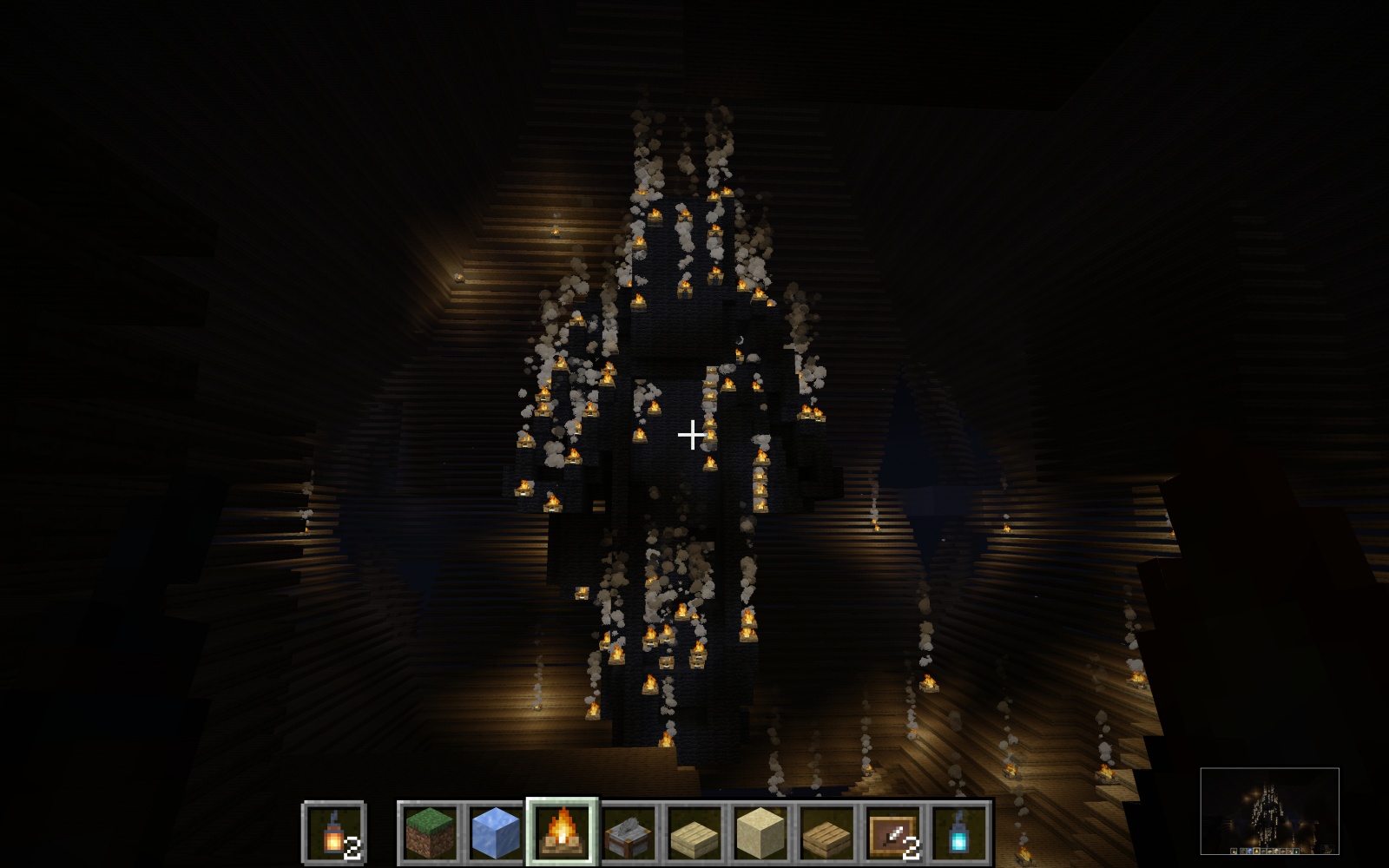
Task: Choose the campfire in the hotbar
Action: [562, 831]
